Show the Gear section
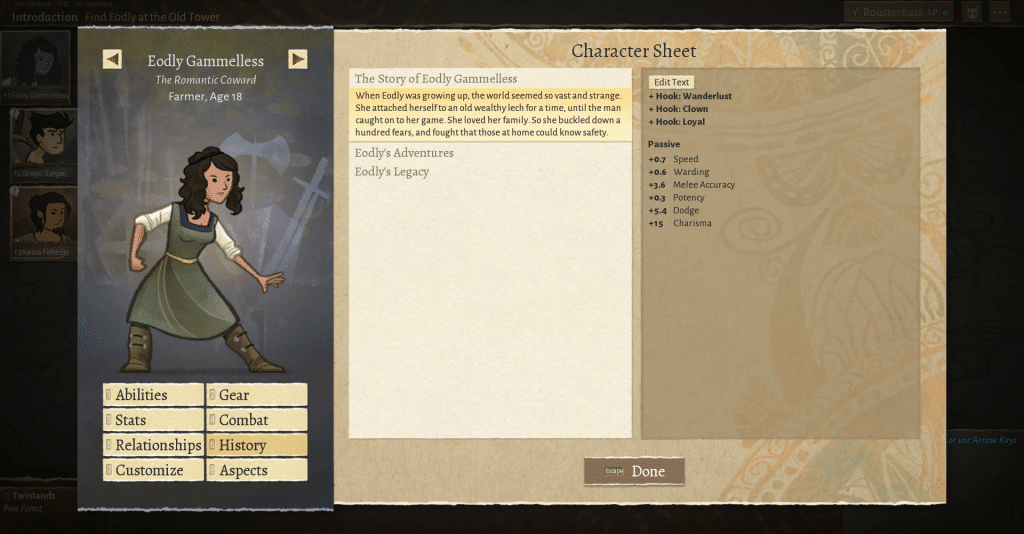The image size is (1024, 534). (x=257, y=395)
